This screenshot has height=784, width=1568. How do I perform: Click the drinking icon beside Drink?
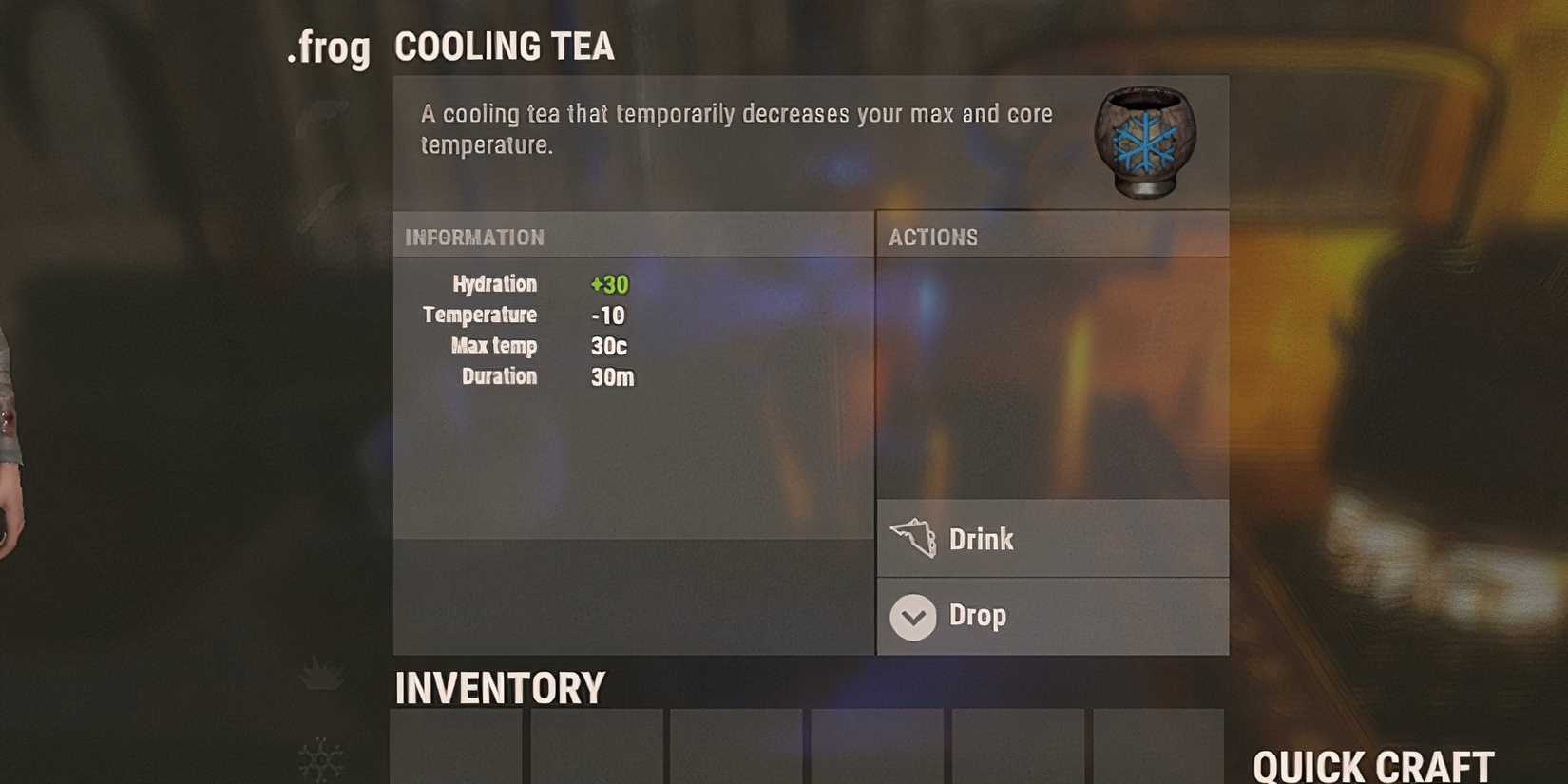tap(914, 537)
